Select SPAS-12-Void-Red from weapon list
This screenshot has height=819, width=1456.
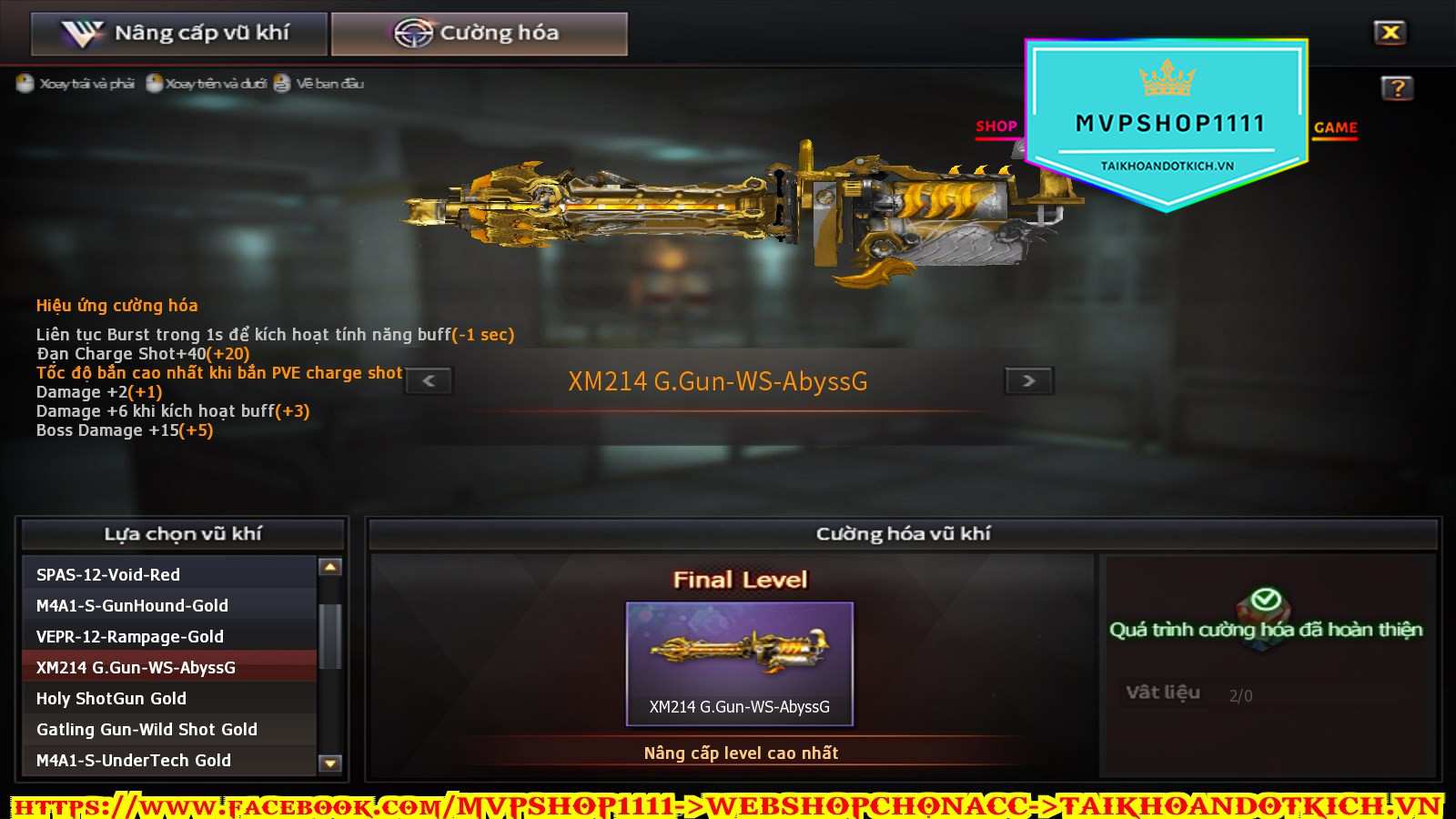[169, 574]
